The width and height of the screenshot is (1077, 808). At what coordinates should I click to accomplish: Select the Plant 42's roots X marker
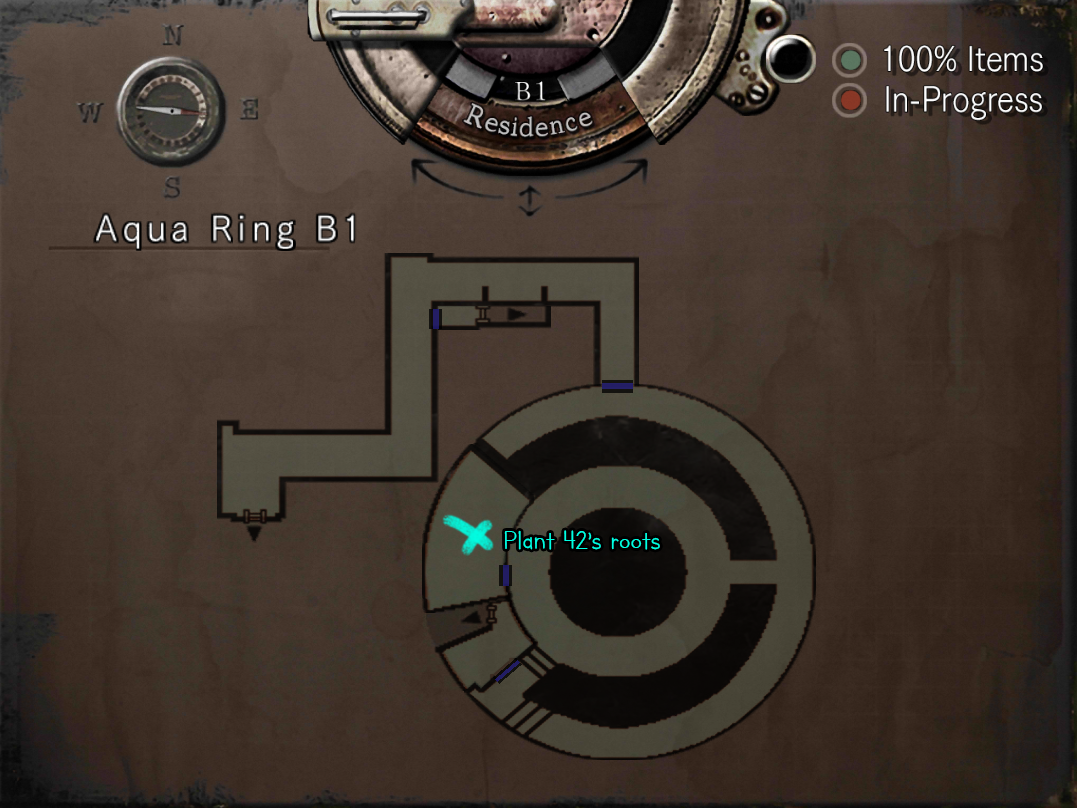coord(468,535)
